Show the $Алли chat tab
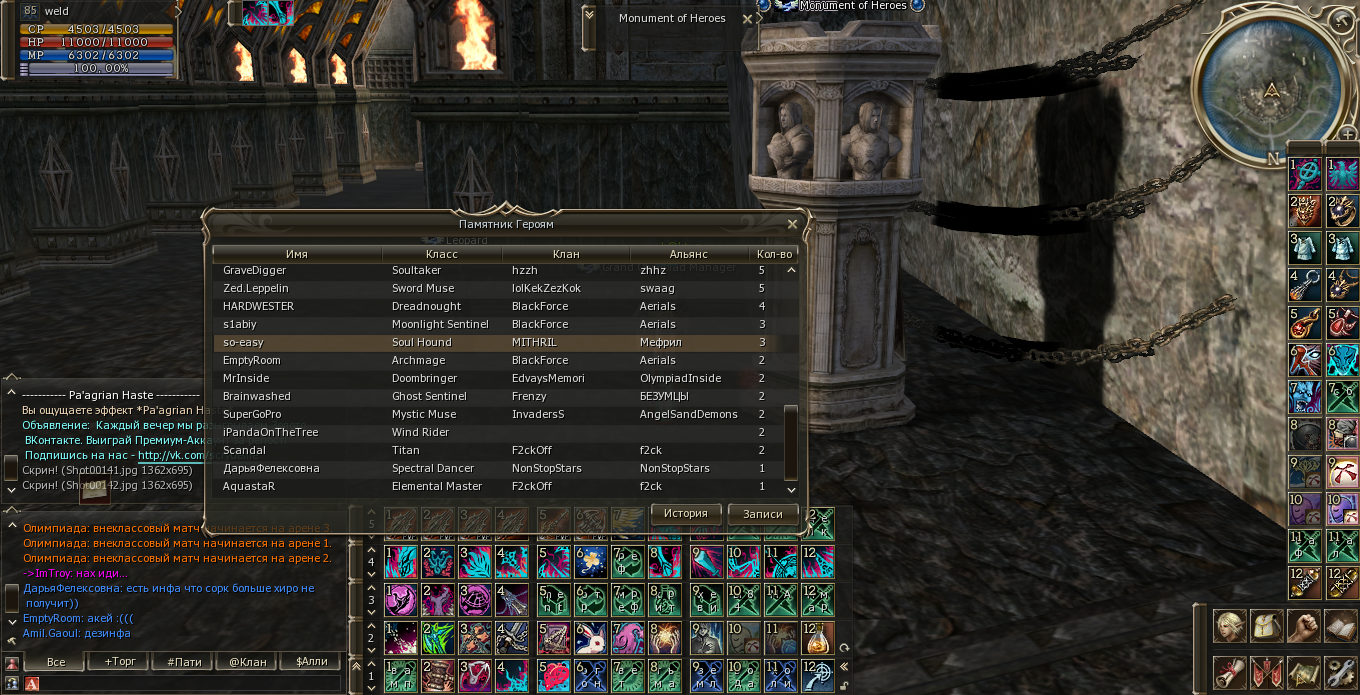 tap(311, 662)
